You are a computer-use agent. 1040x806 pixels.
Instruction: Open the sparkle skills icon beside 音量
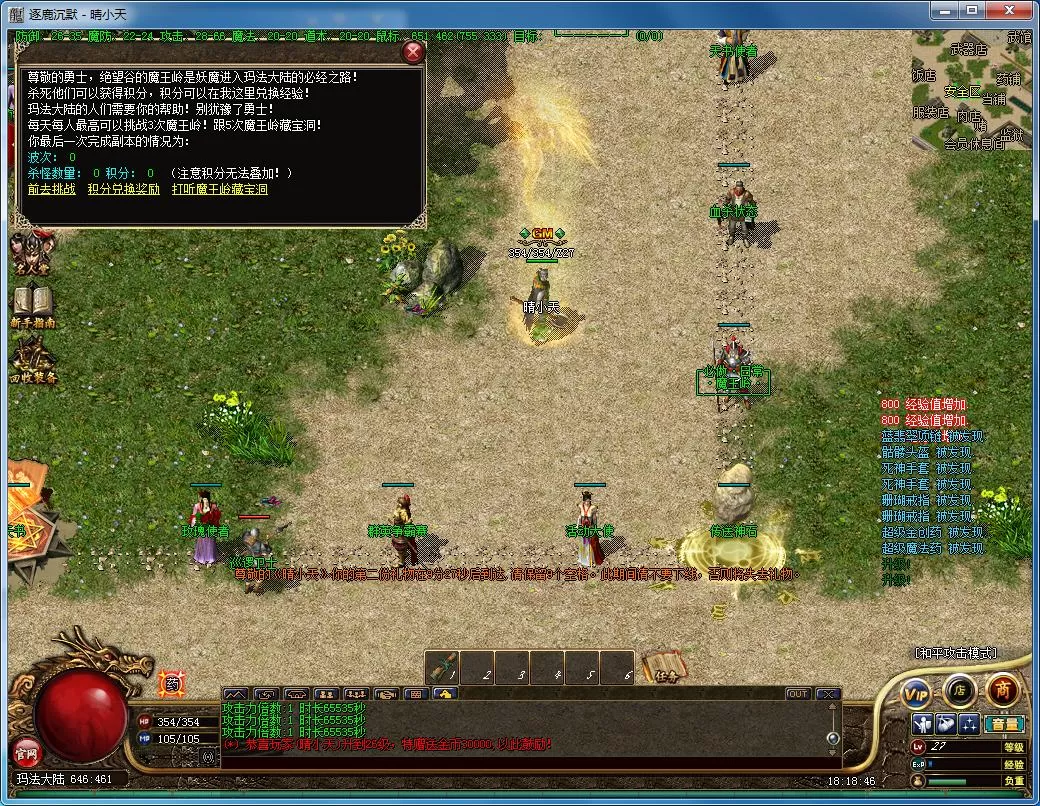coord(968,724)
